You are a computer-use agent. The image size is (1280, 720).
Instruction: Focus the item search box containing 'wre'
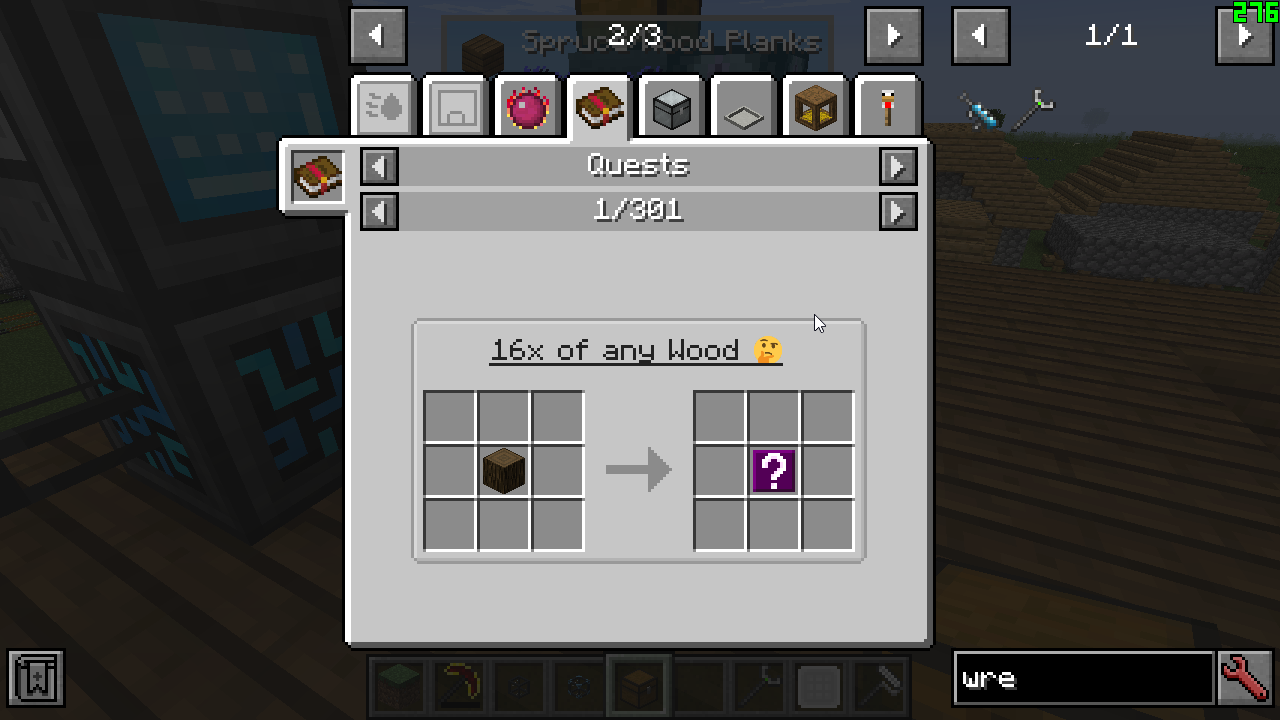[x=1083, y=679]
